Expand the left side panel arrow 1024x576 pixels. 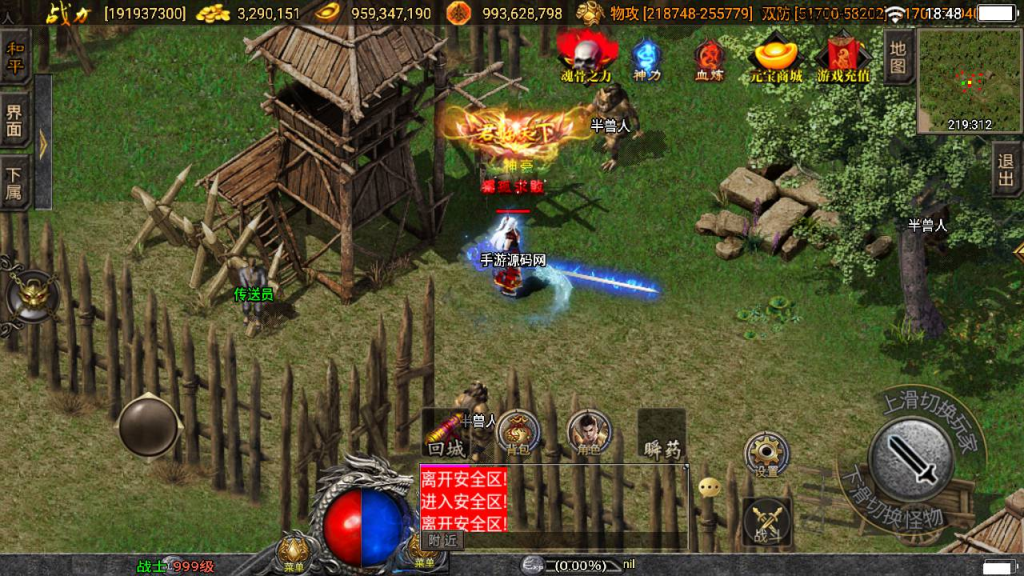pos(43,145)
